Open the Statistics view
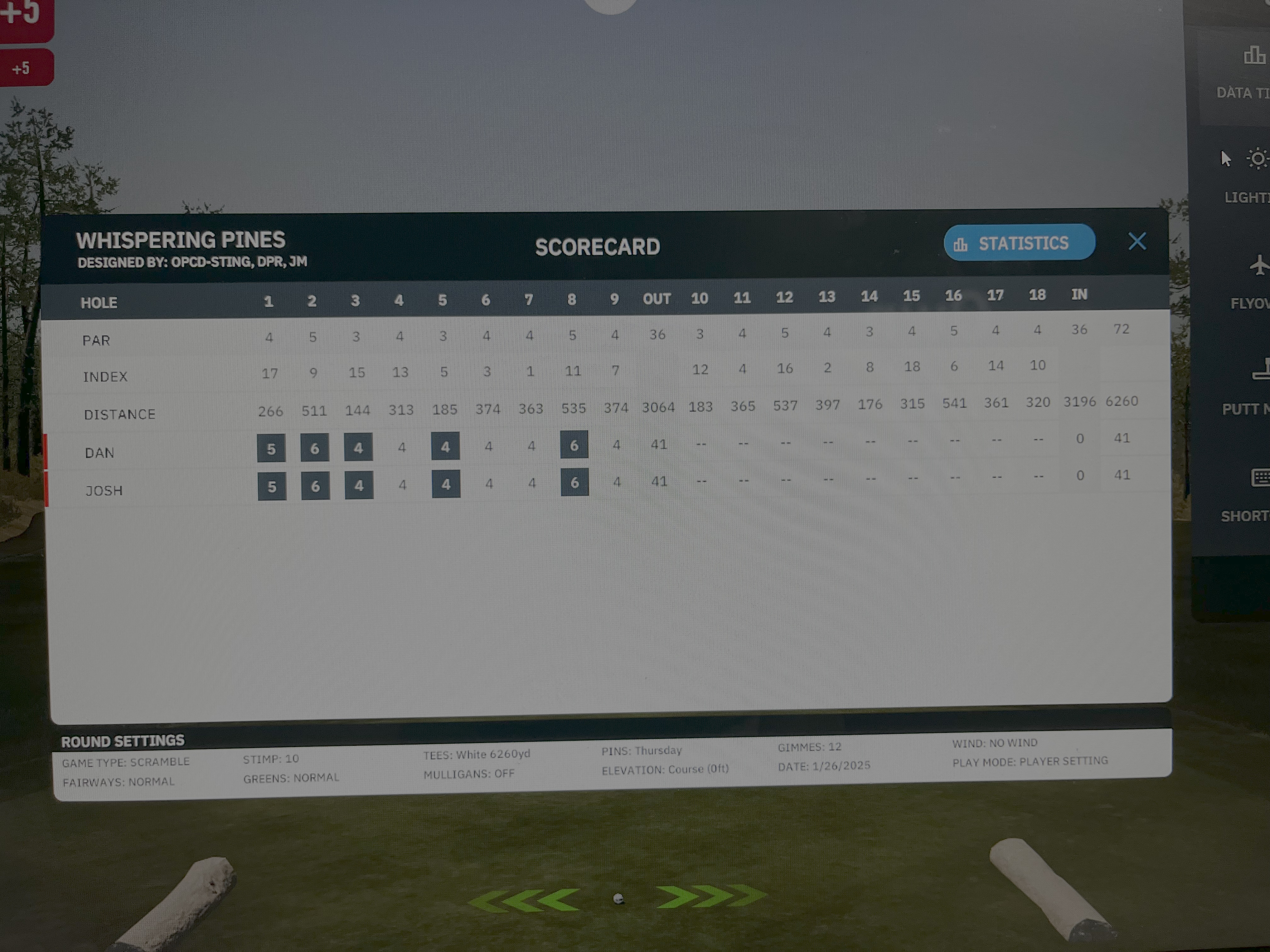Viewport: 1270px width, 952px height. point(1019,243)
